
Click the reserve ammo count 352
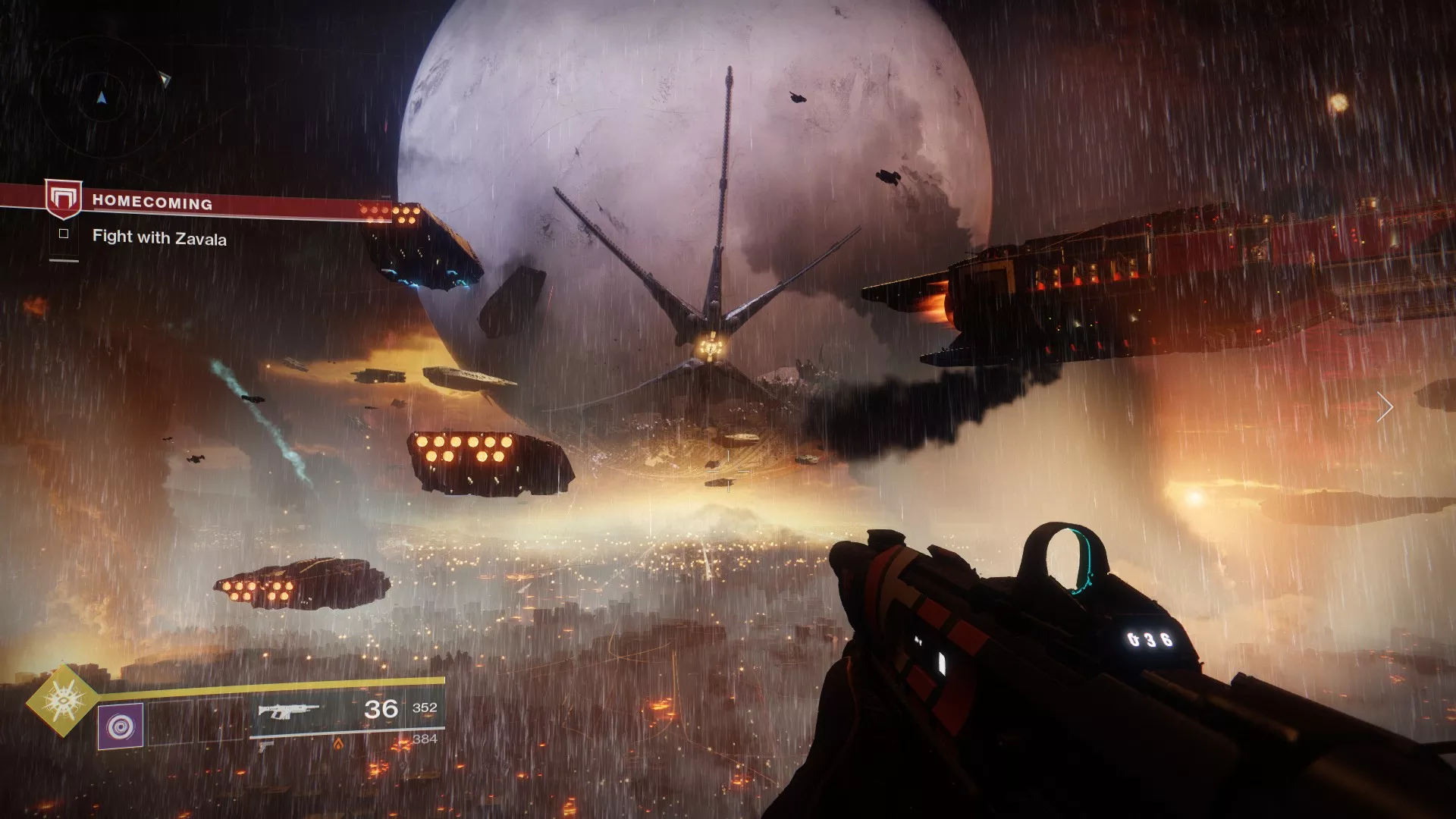click(423, 708)
